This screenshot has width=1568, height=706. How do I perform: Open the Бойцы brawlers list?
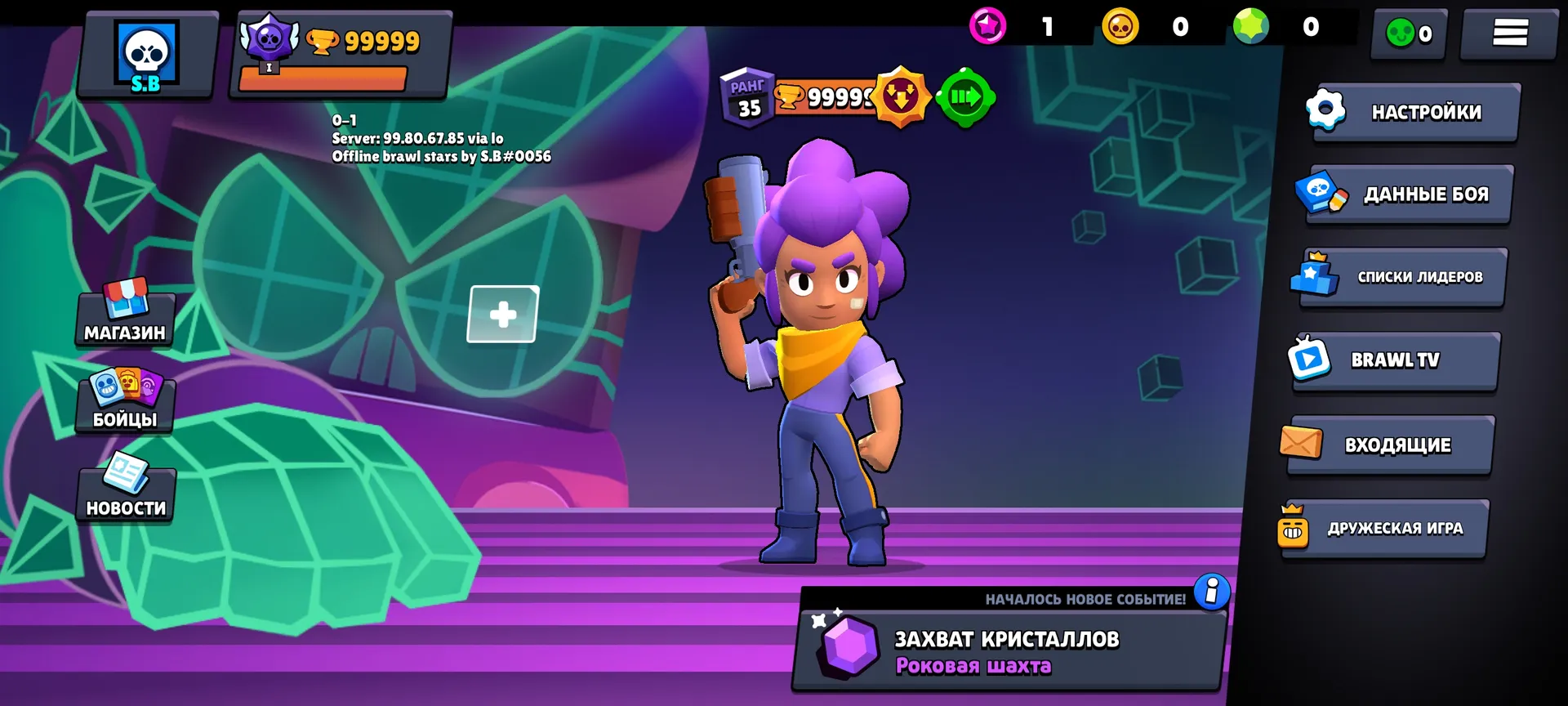[x=125, y=402]
